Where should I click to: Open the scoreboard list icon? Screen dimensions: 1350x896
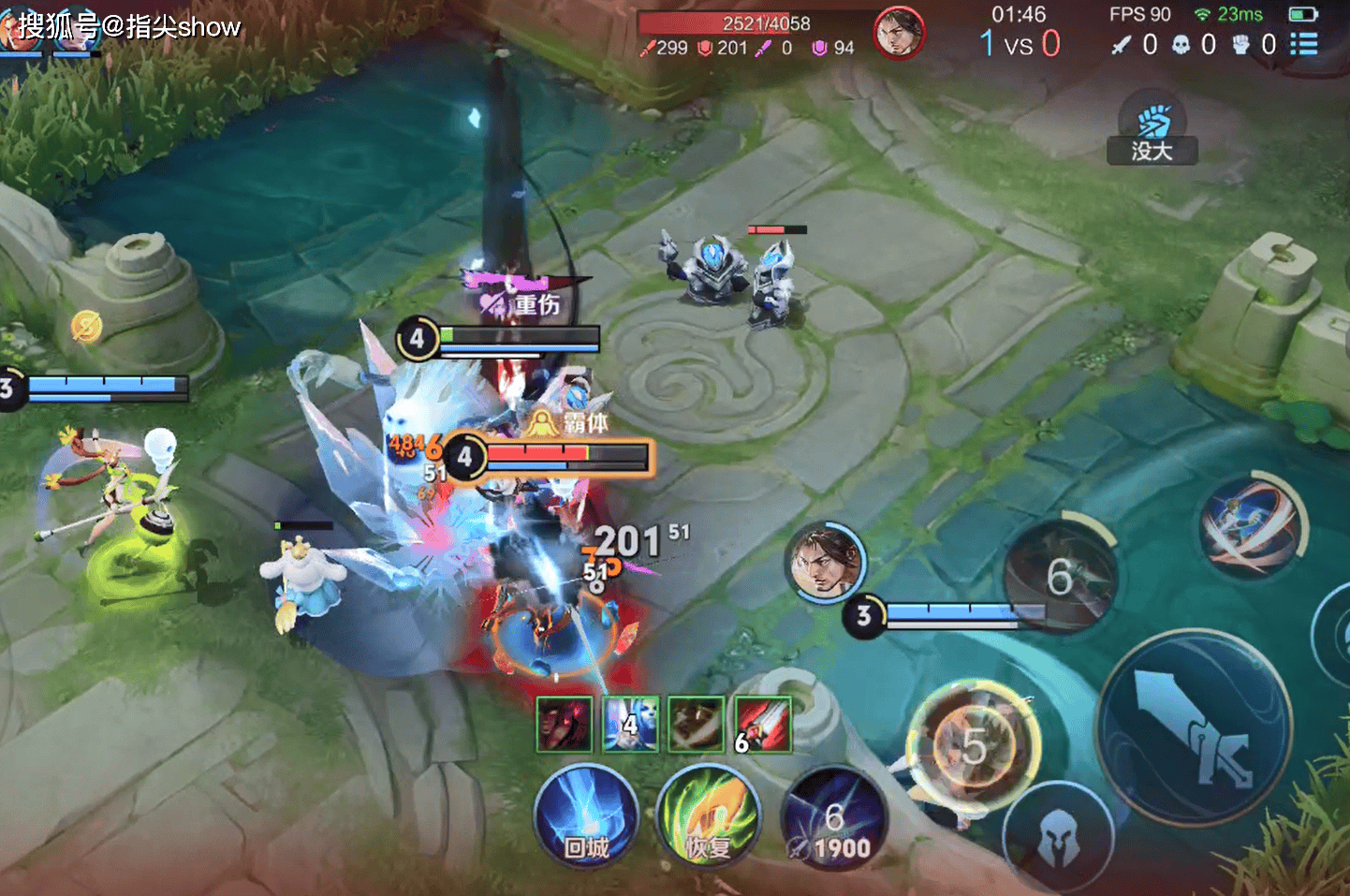pyautogui.click(x=1304, y=44)
